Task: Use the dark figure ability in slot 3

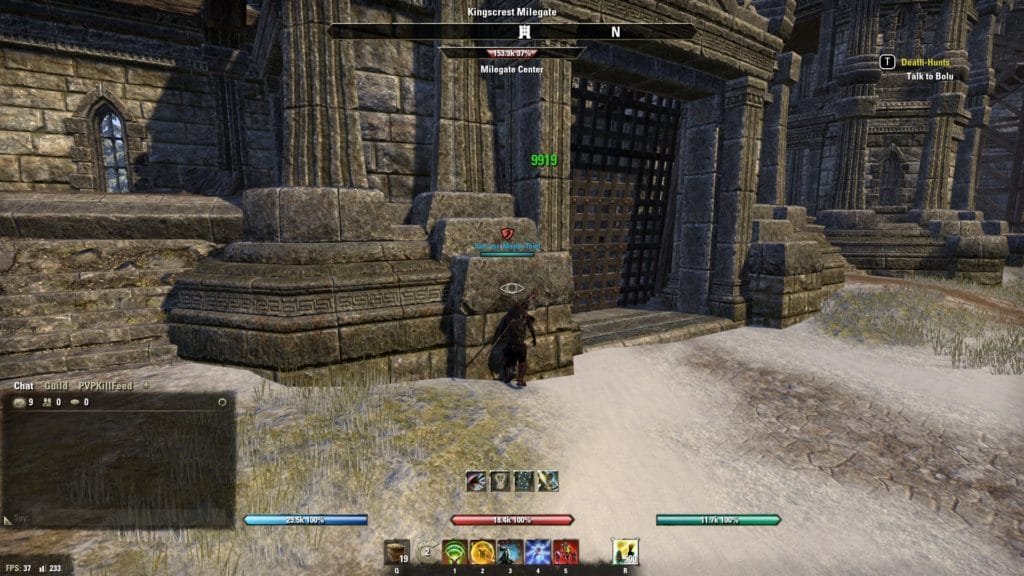Action: [x=510, y=551]
